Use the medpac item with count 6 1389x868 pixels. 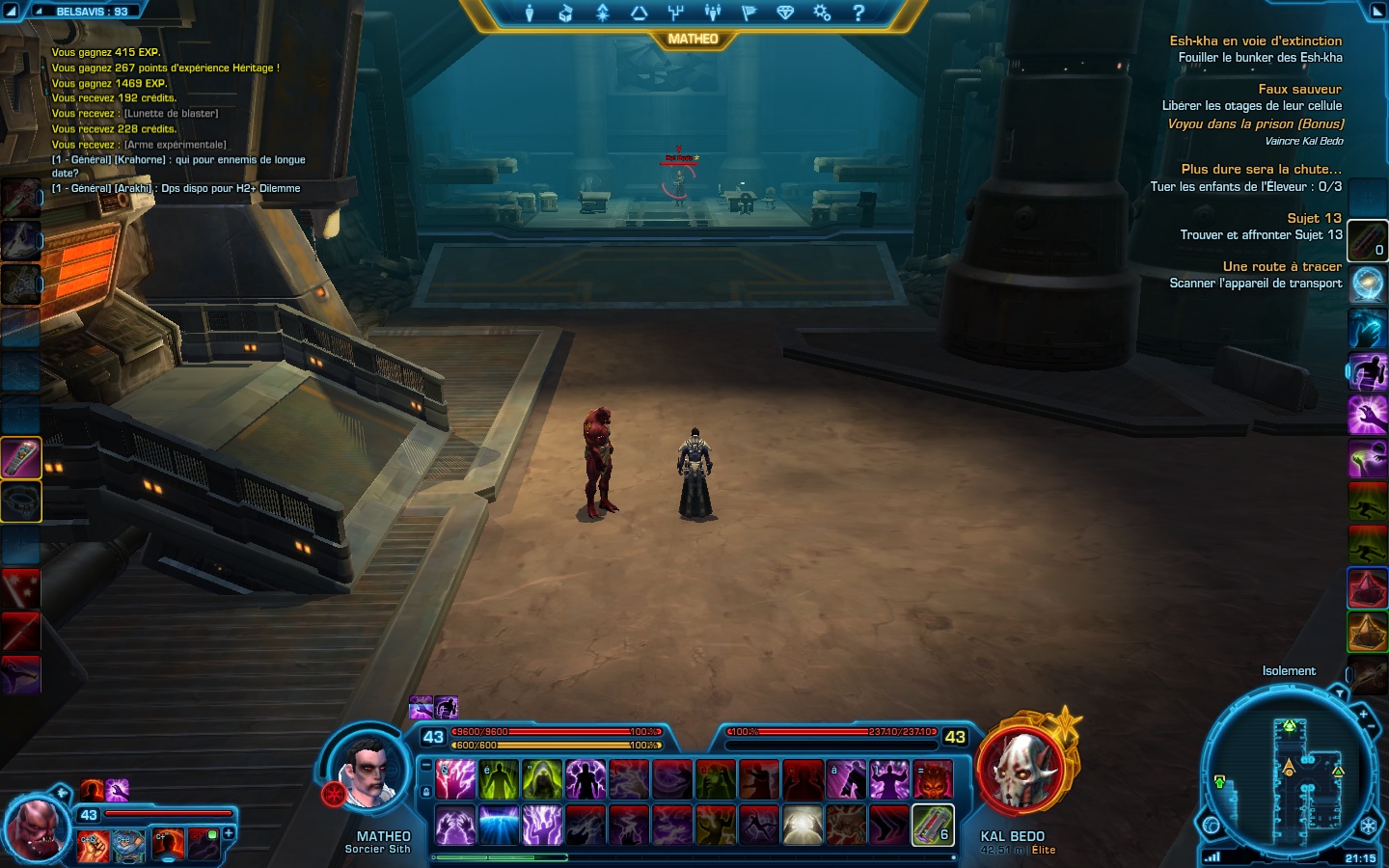933,825
